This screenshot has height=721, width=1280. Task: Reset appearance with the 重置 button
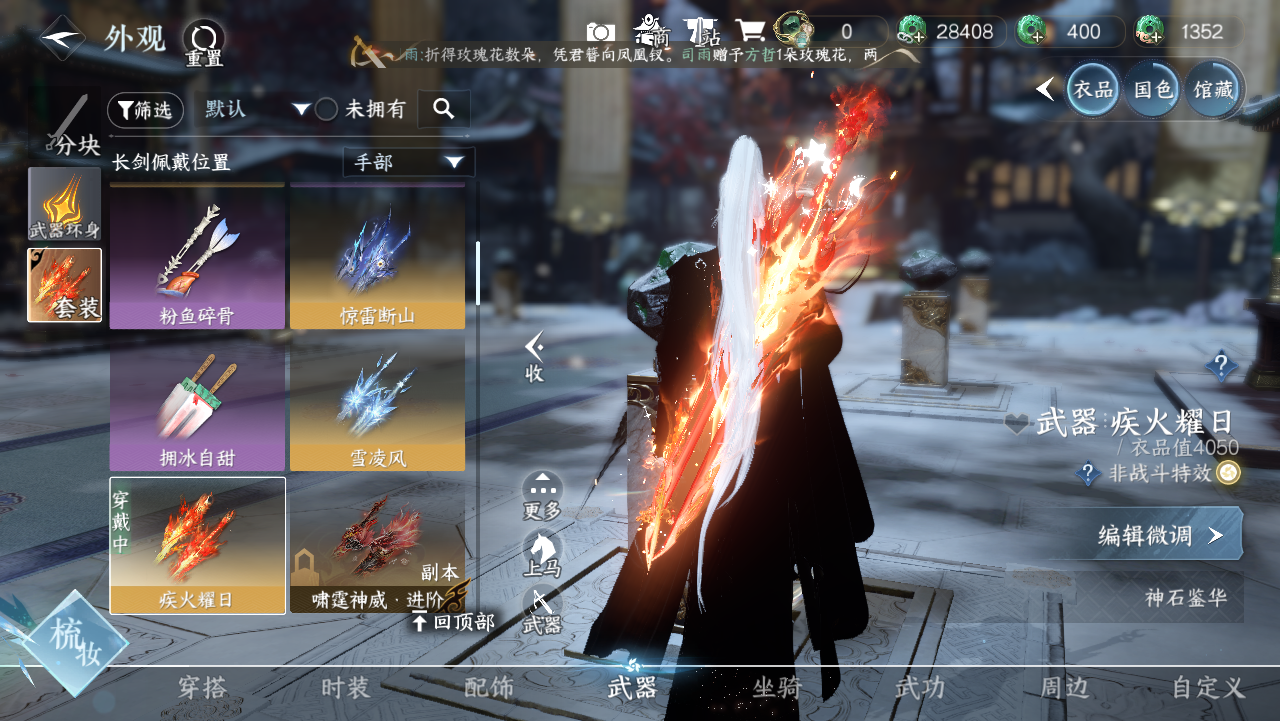204,43
